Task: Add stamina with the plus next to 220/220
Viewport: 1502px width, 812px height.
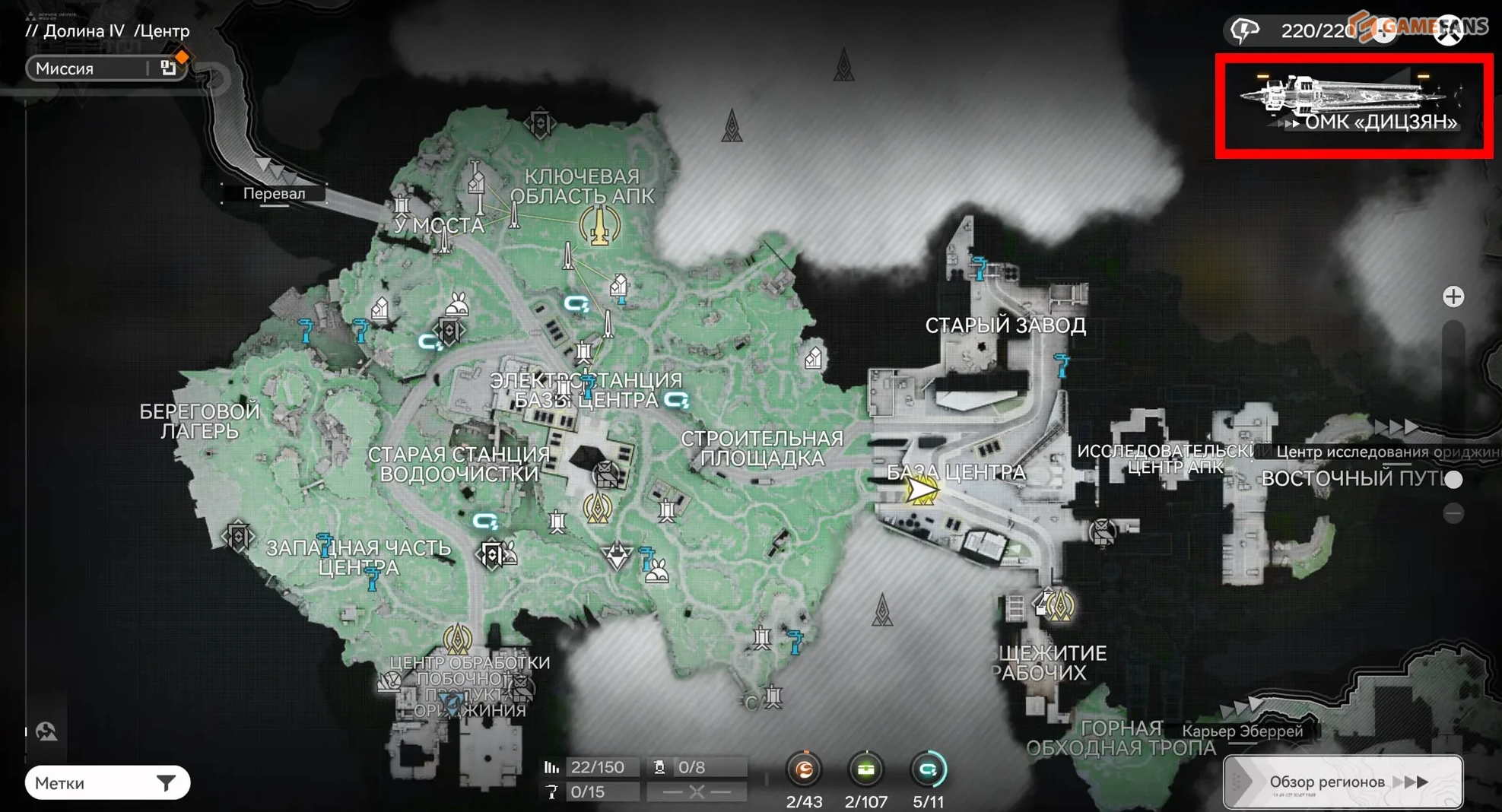Action: pyautogui.click(x=1385, y=31)
